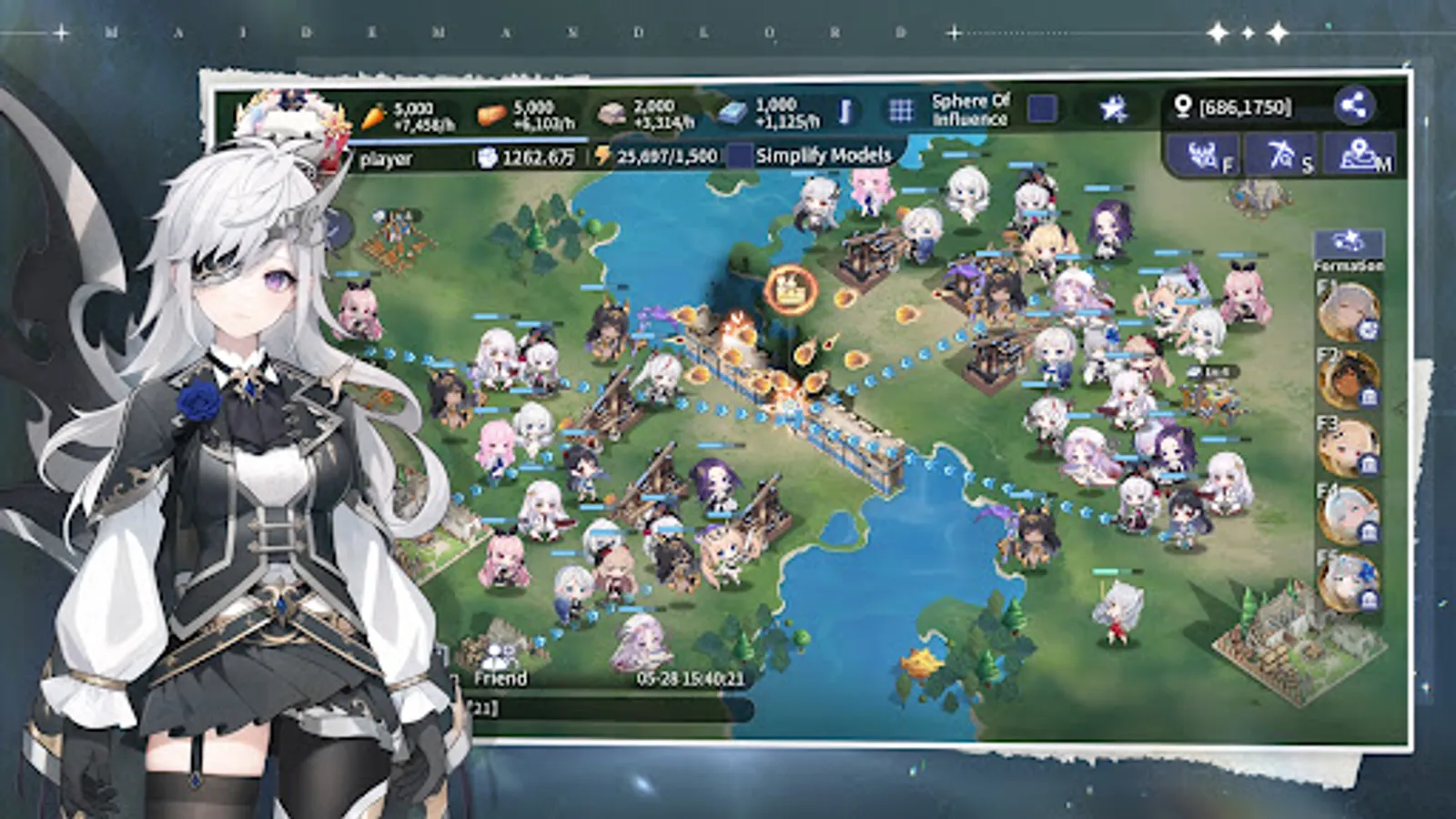Click the share icon in the top-right corner
1456x819 pixels.
coord(1357,108)
